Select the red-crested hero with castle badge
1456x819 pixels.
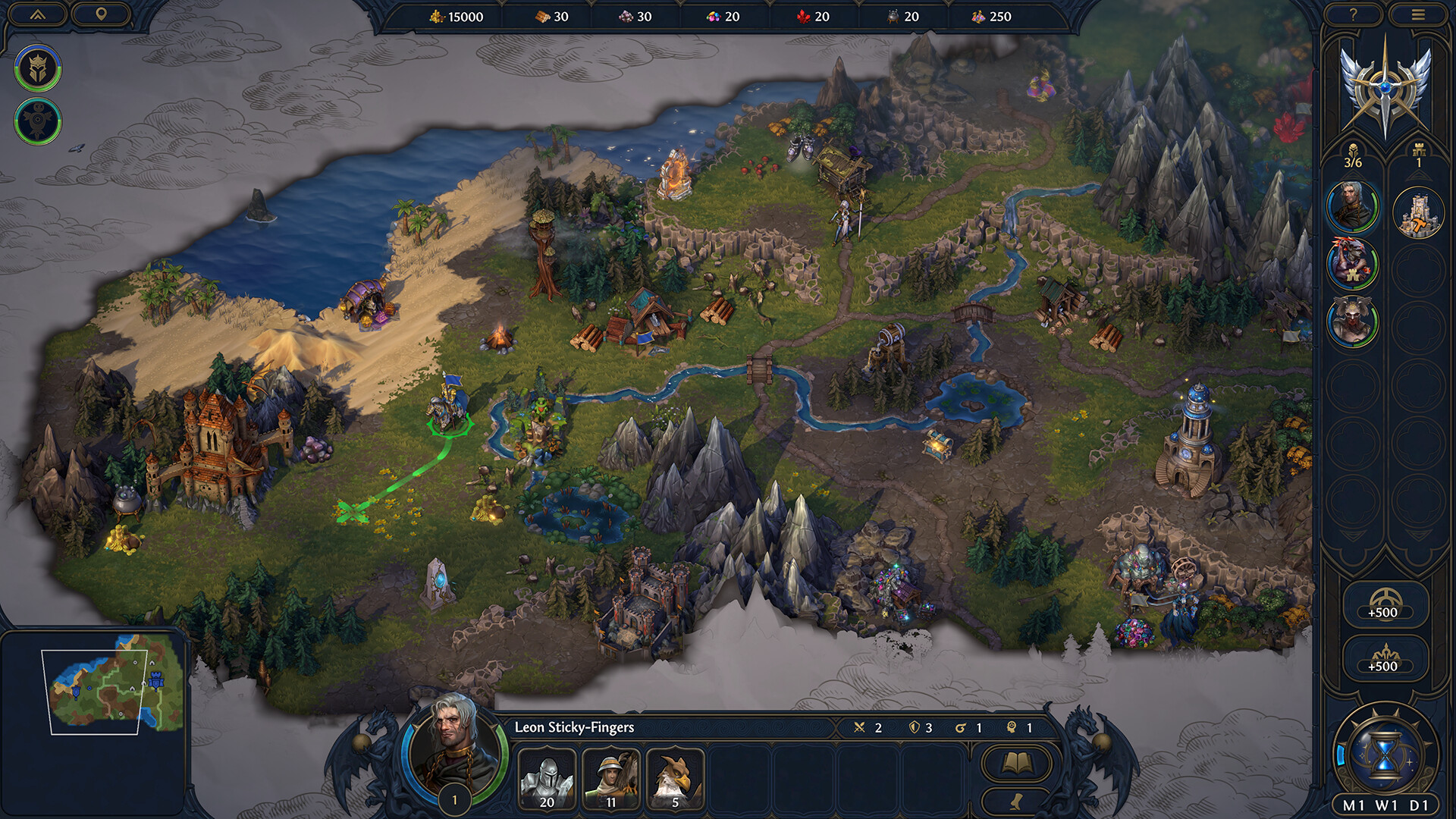click(x=1352, y=264)
